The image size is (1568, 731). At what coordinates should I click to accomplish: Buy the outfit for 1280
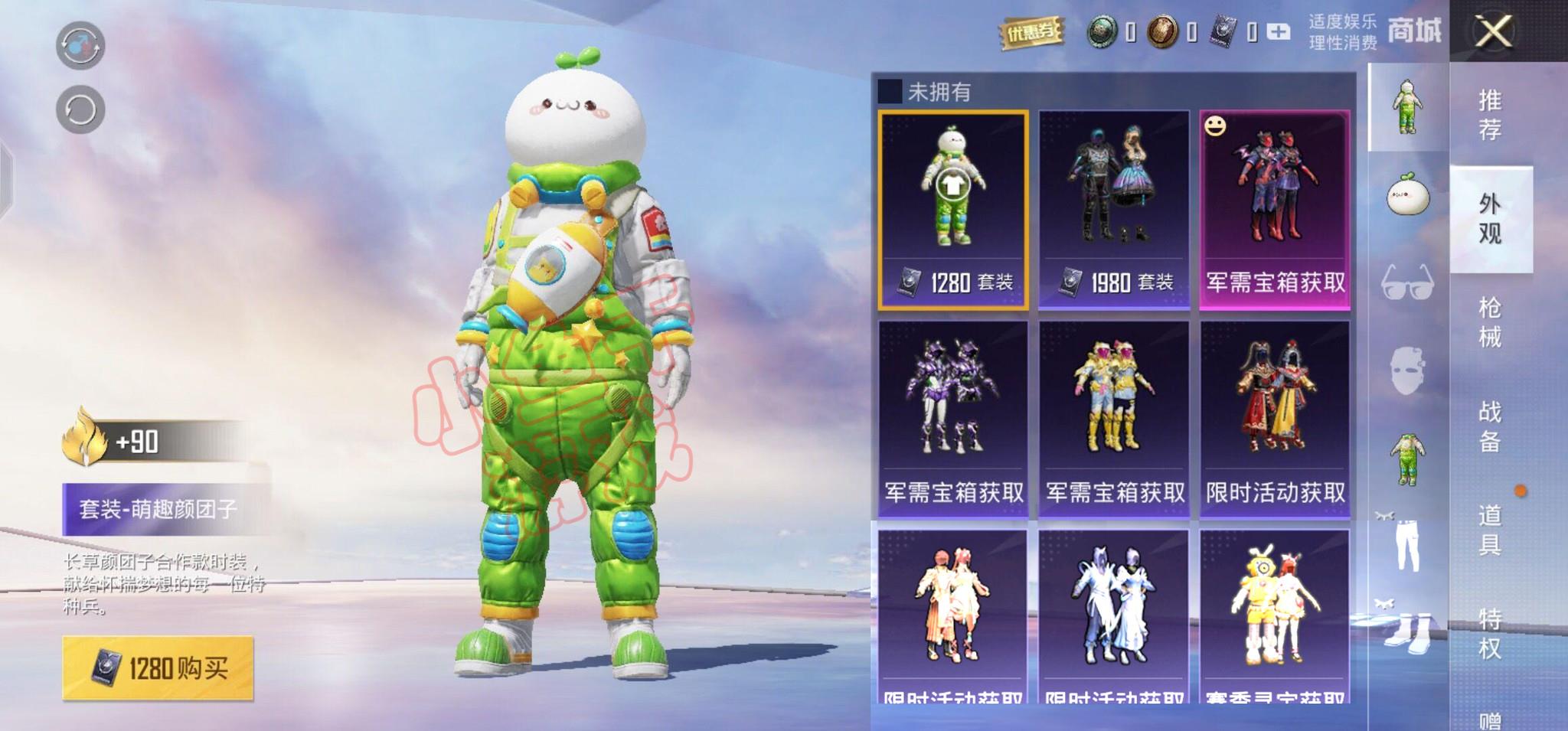coord(158,668)
